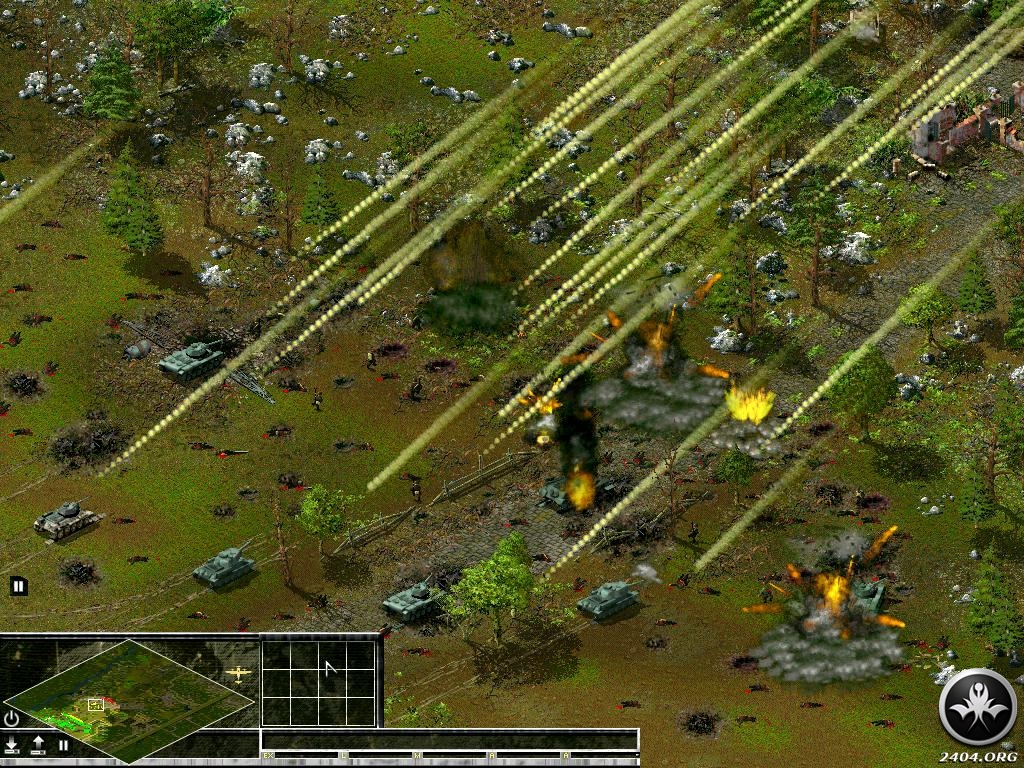
Task: Toggle the pause button in the control panel
Action: pyautogui.click(x=63, y=745)
